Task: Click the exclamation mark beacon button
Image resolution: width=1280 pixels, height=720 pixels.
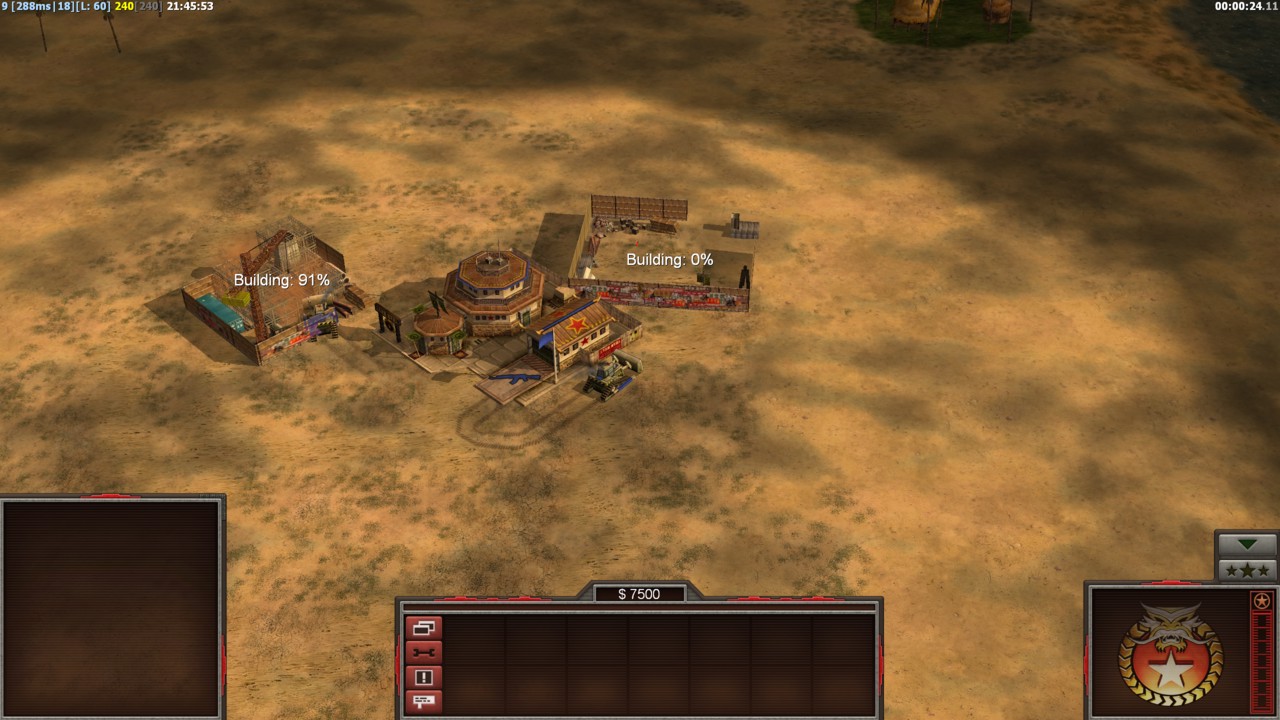Action: (x=423, y=677)
